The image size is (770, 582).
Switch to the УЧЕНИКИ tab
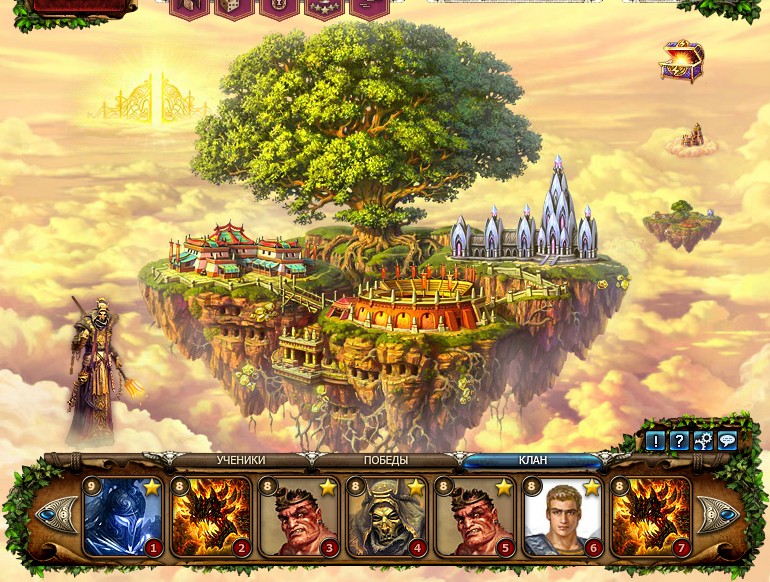tap(241, 461)
